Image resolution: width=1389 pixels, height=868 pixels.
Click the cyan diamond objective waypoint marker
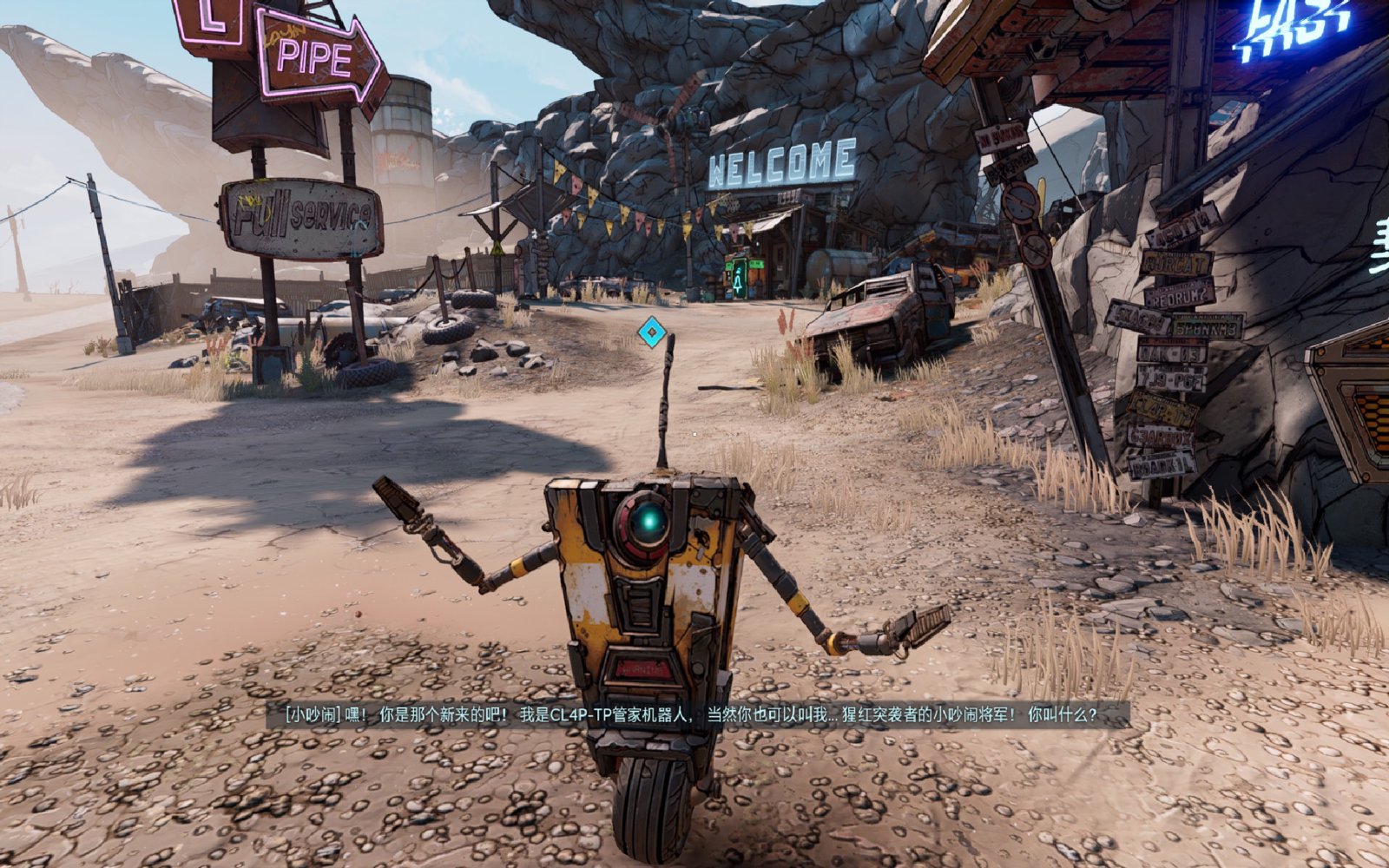650,331
